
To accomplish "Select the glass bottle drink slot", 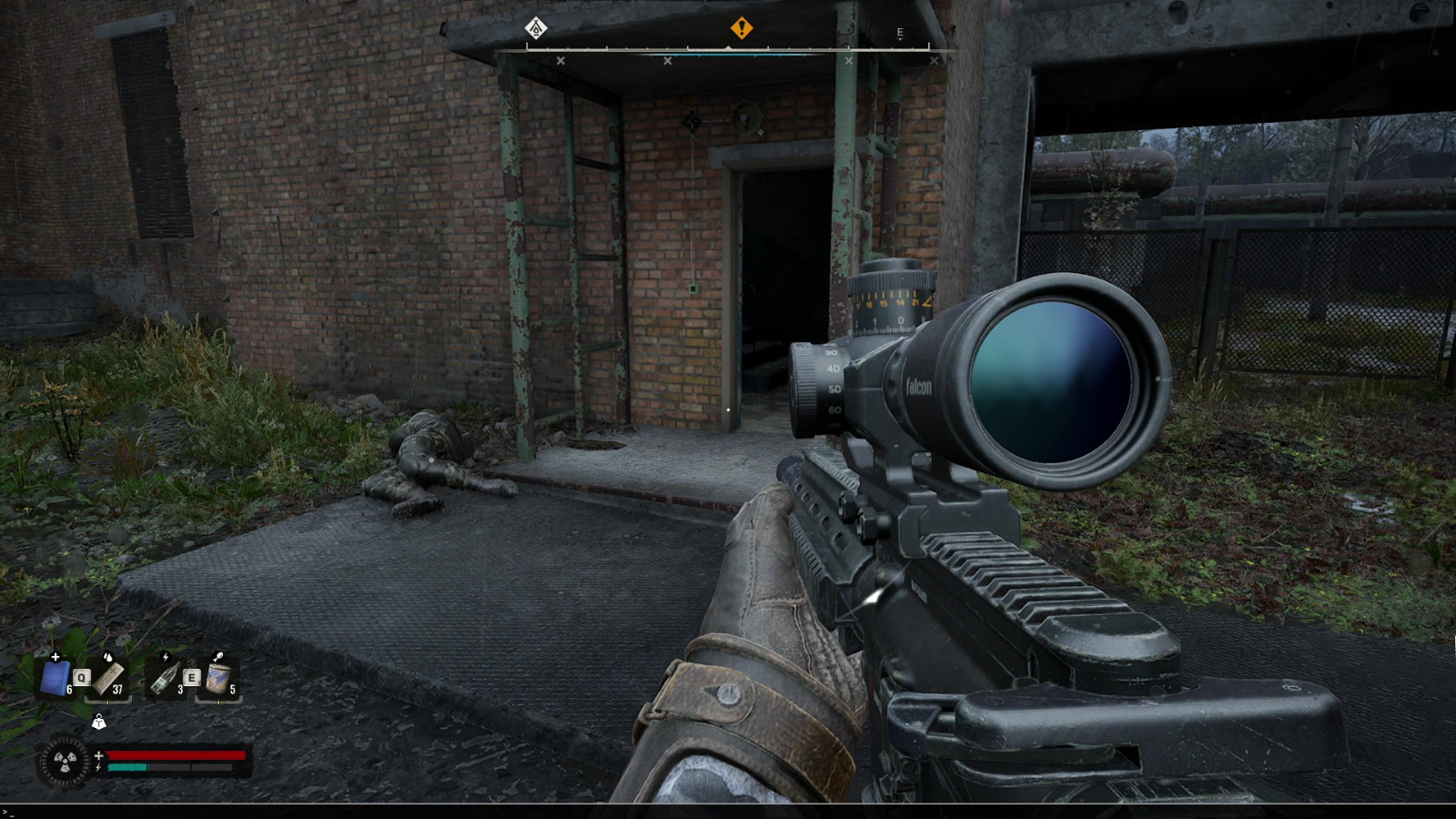I will click(164, 678).
